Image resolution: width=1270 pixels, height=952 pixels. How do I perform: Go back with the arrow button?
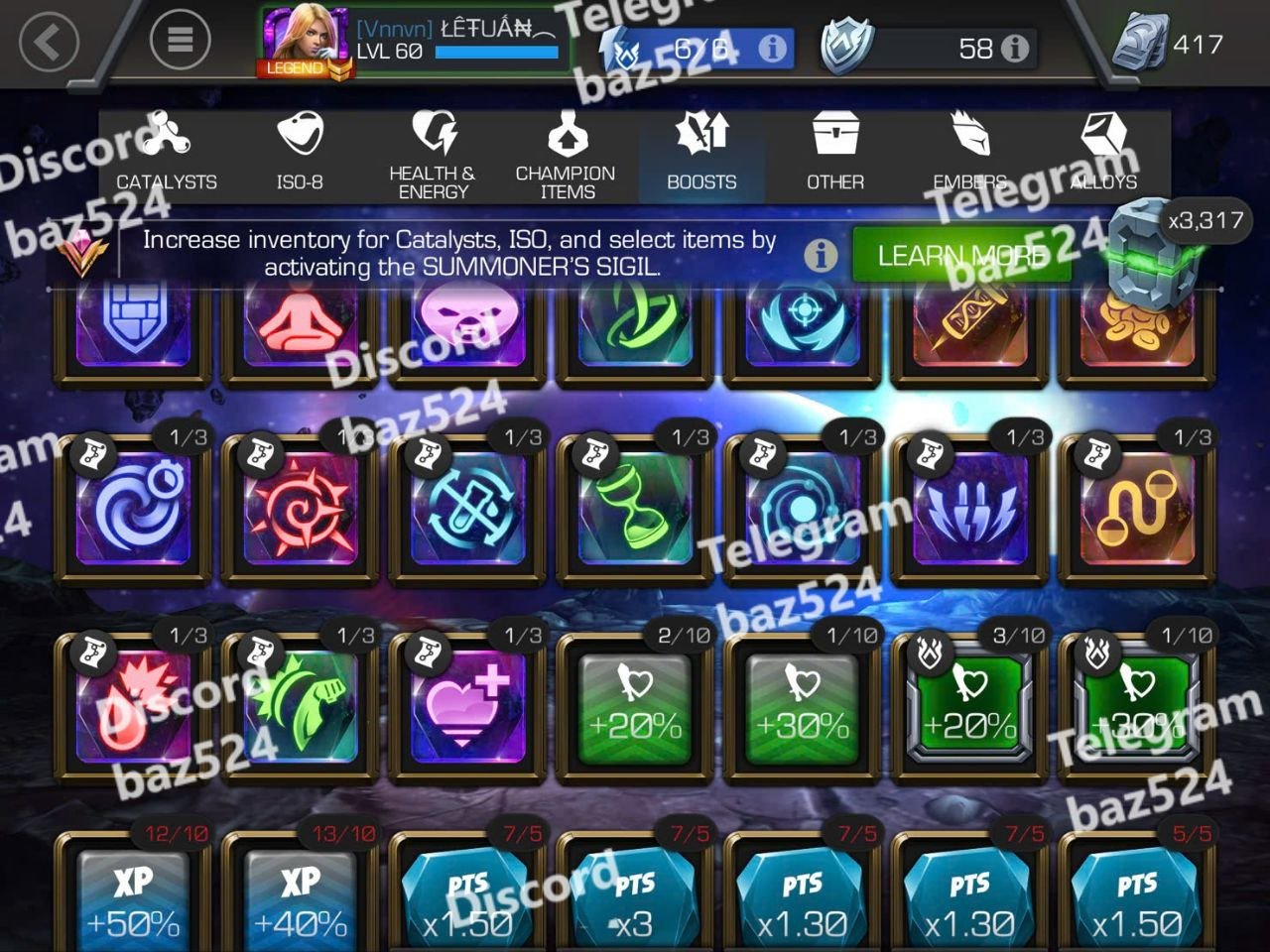point(48,42)
